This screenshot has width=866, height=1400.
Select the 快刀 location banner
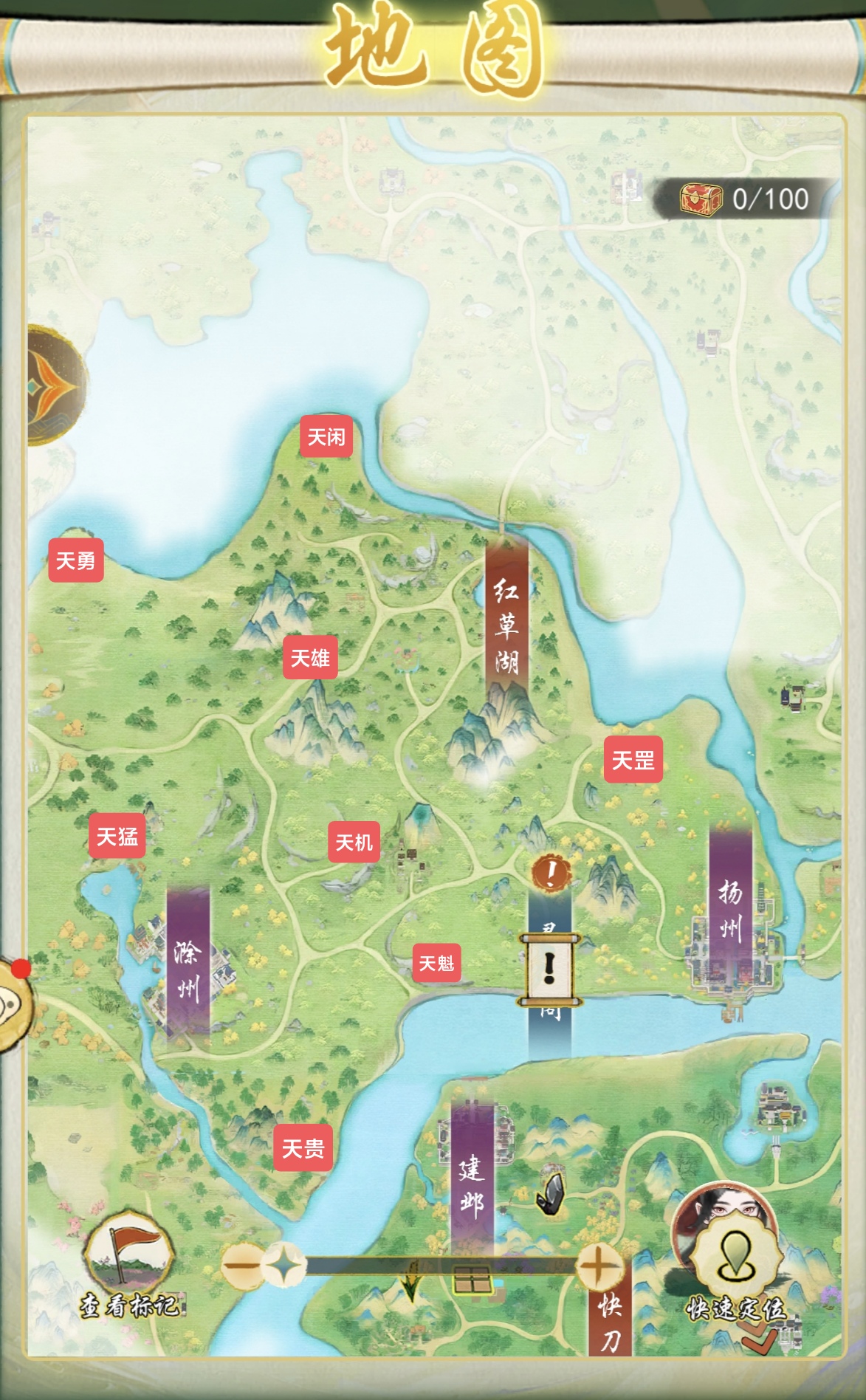(x=610, y=1322)
